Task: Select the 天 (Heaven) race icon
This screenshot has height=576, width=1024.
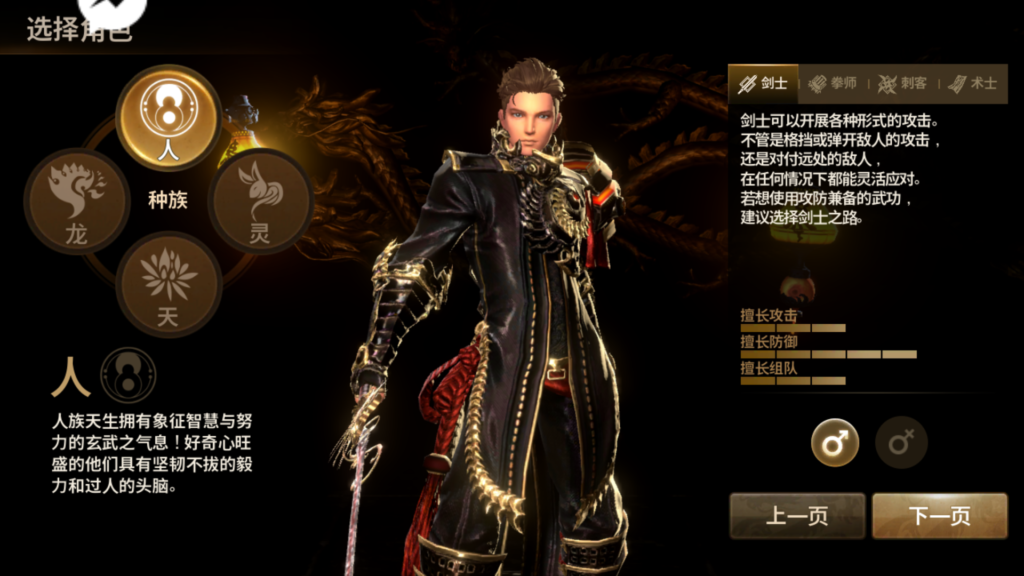Action: click(168, 282)
